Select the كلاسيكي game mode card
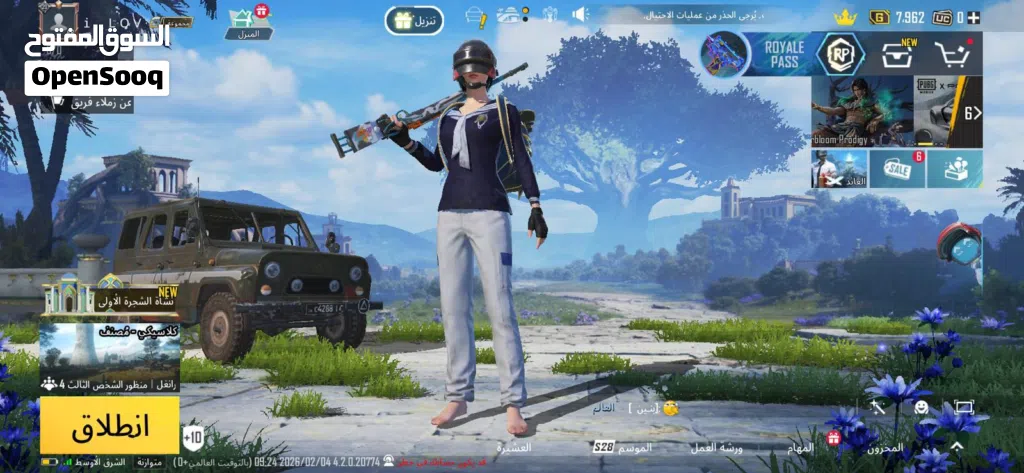The height and width of the screenshot is (473, 1024). (110, 349)
